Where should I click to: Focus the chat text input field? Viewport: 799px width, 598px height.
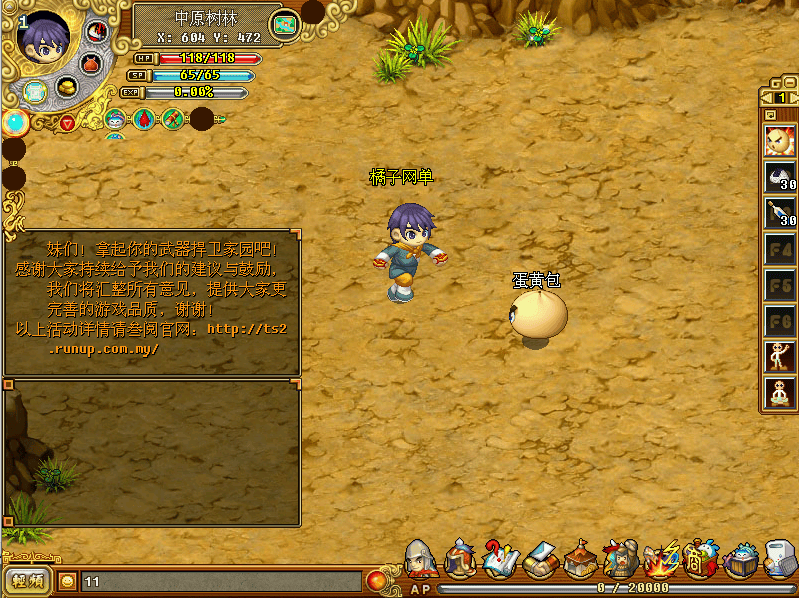click(220, 581)
